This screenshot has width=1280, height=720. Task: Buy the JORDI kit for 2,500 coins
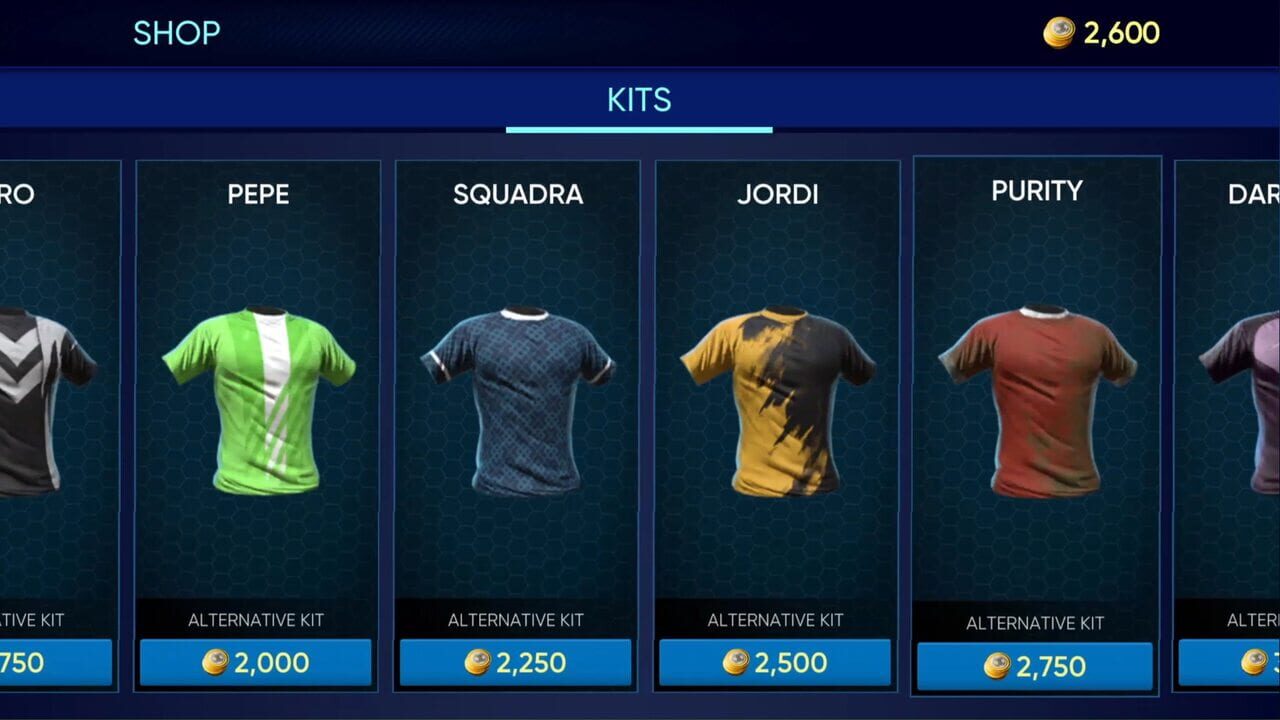tap(775, 661)
